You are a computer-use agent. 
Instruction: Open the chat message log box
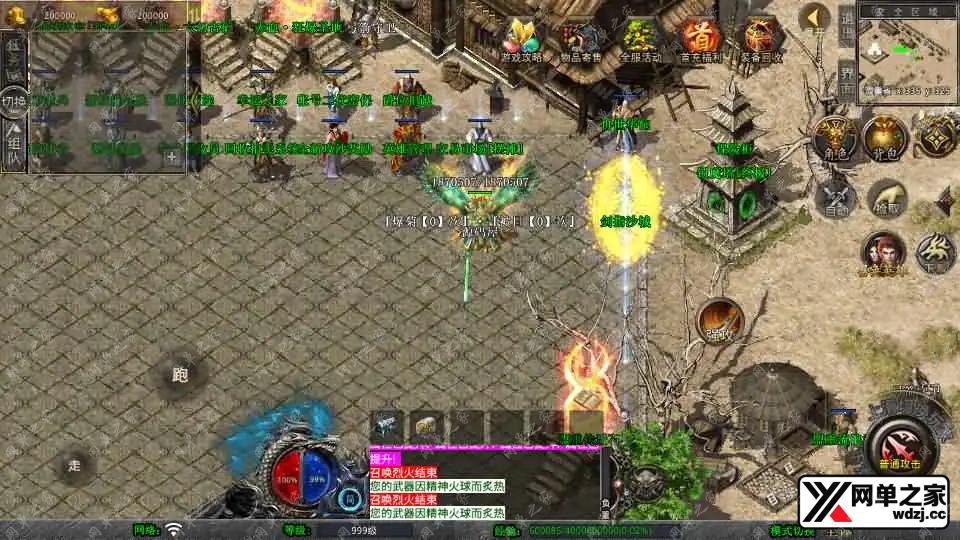point(484,484)
